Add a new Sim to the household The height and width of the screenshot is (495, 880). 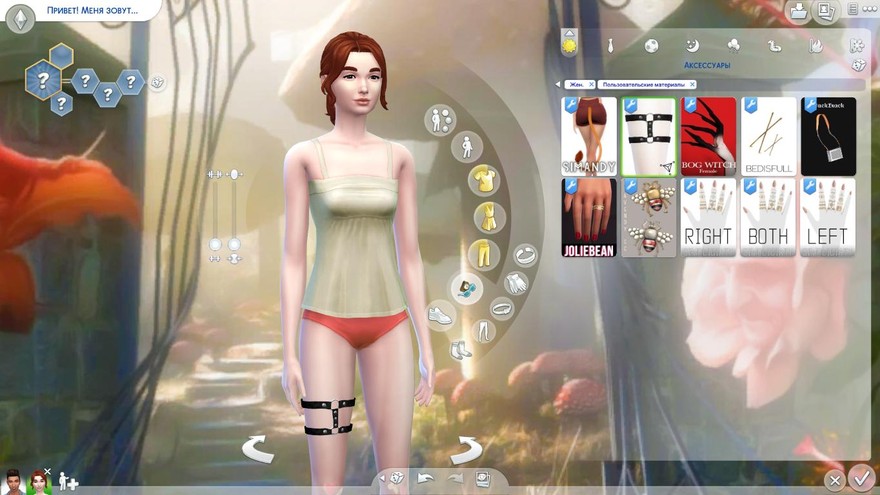pyautogui.click(x=68, y=481)
